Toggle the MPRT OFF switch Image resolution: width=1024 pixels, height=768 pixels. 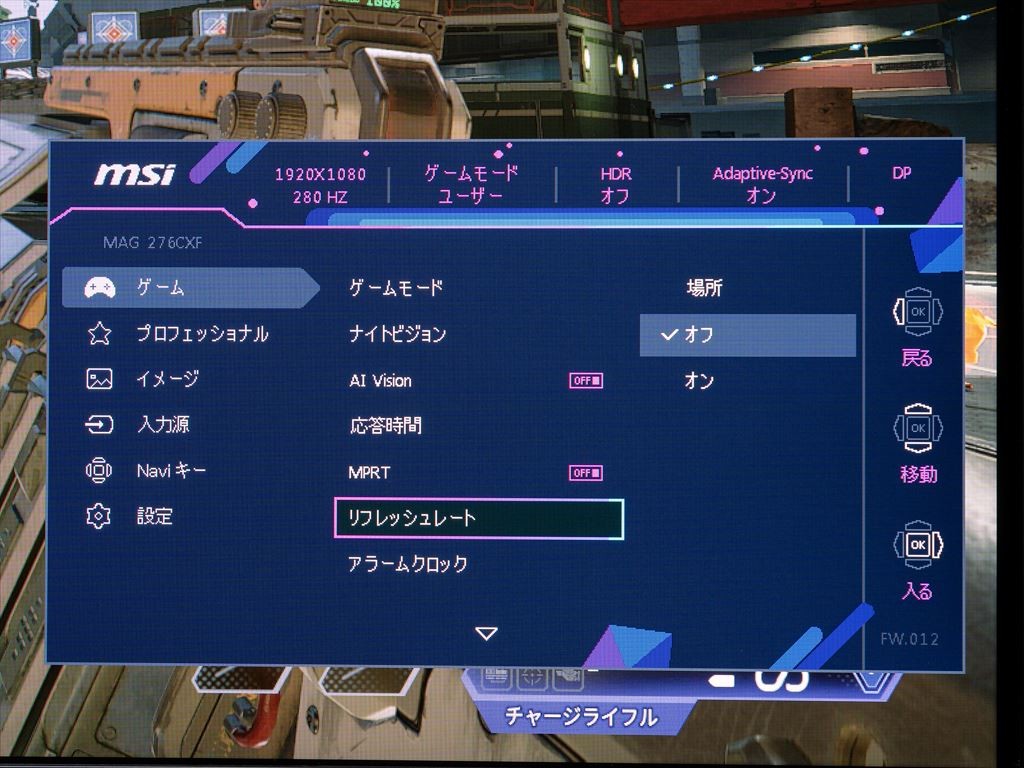[x=586, y=472]
